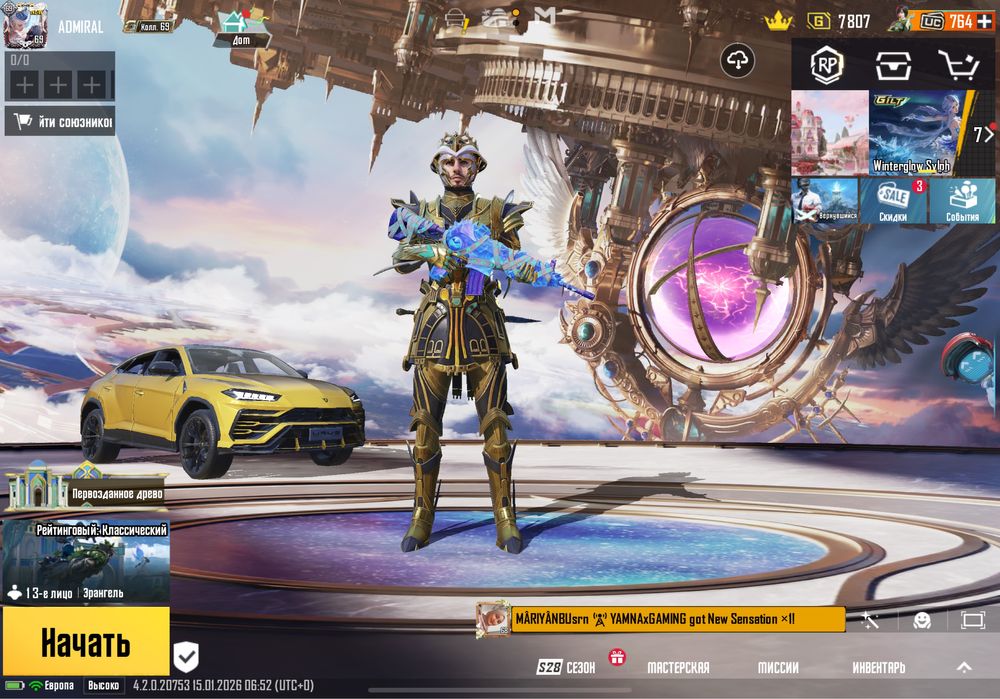The width and height of the screenshot is (1000, 699).
Task: Open the Миссии menu
Action: (777, 667)
